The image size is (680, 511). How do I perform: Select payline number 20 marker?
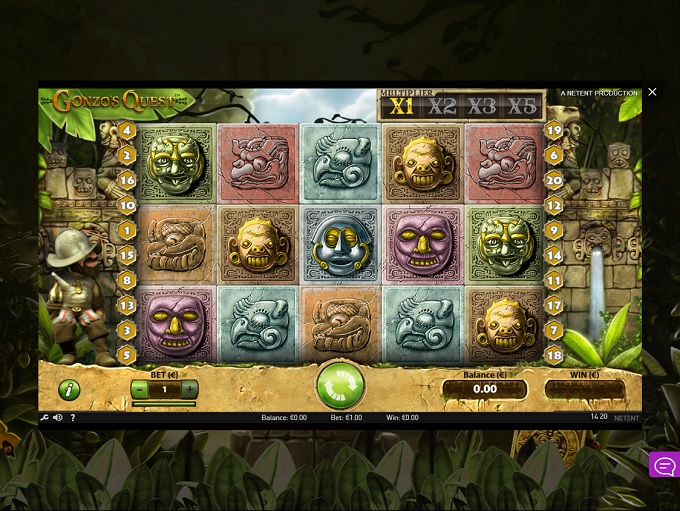click(x=554, y=180)
